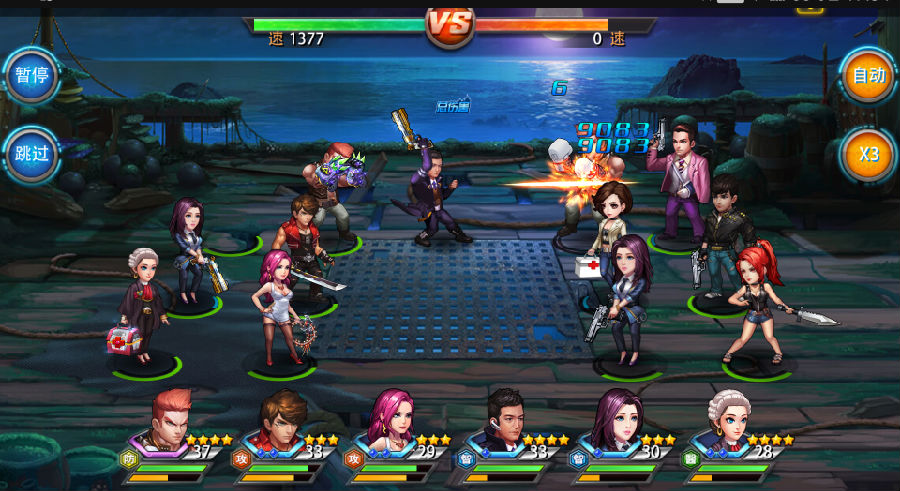Pause the battle with the 暂停 button
900x491 pixels.
click(31, 76)
